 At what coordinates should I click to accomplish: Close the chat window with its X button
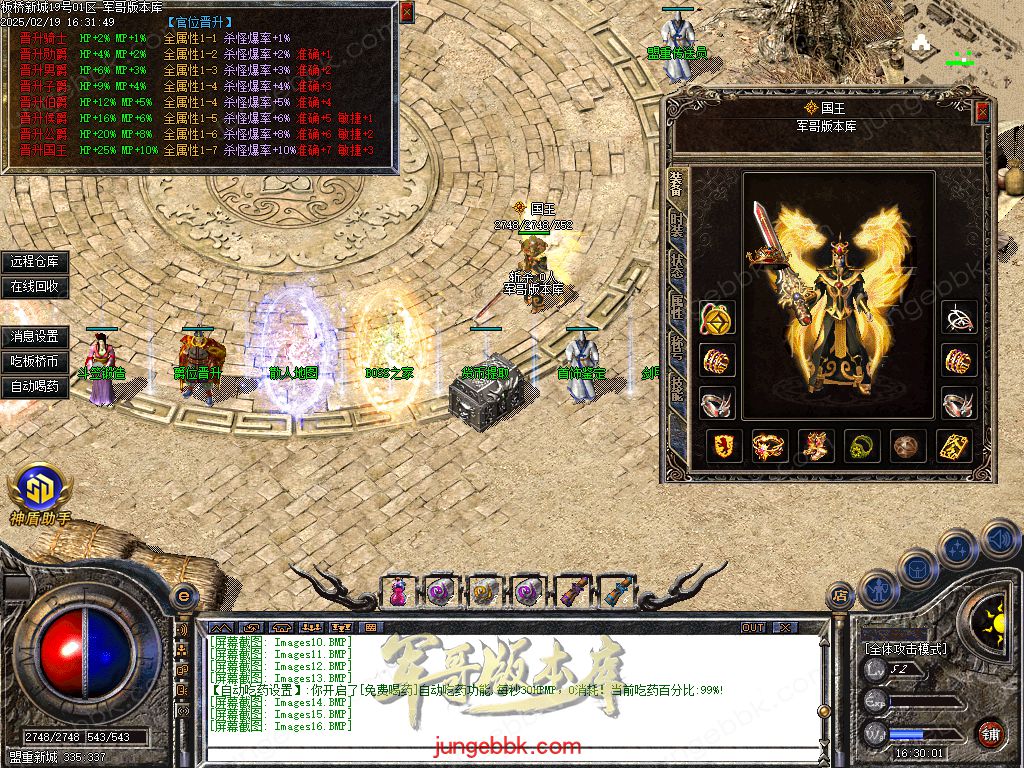click(x=786, y=627)
